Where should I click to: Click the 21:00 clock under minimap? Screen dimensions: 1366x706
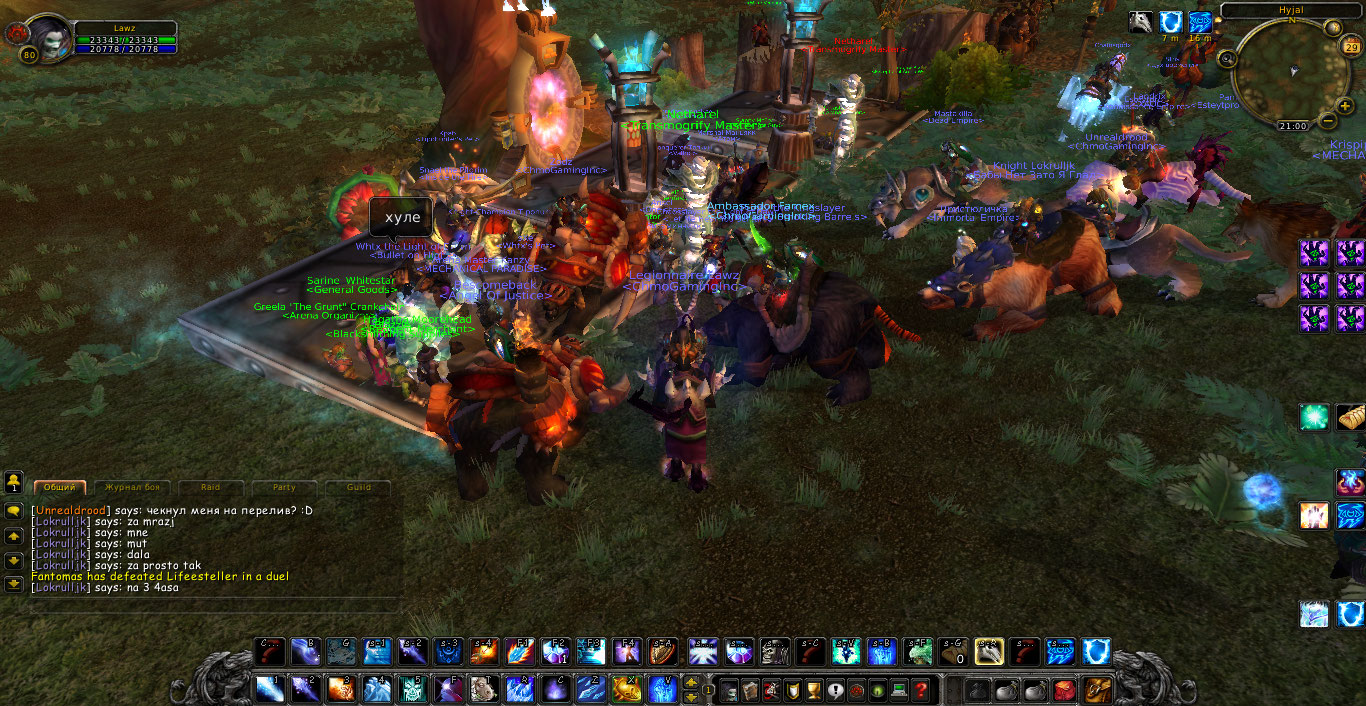(1292, 126)
